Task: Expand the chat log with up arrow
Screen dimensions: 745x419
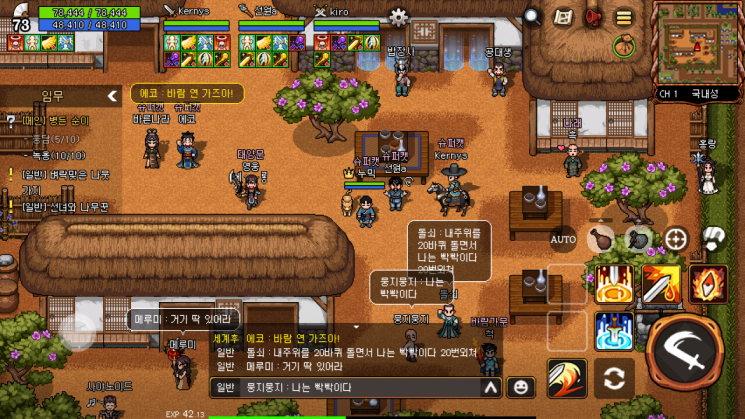Action: (490, 387)
